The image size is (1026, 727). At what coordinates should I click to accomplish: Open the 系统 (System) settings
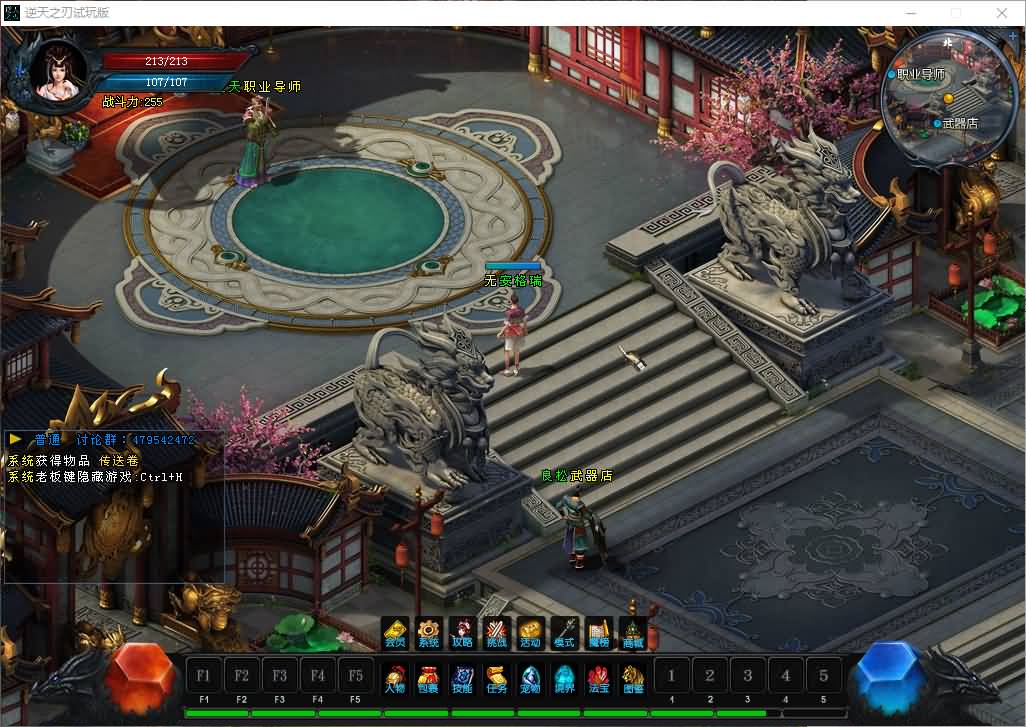pos(429,634)
